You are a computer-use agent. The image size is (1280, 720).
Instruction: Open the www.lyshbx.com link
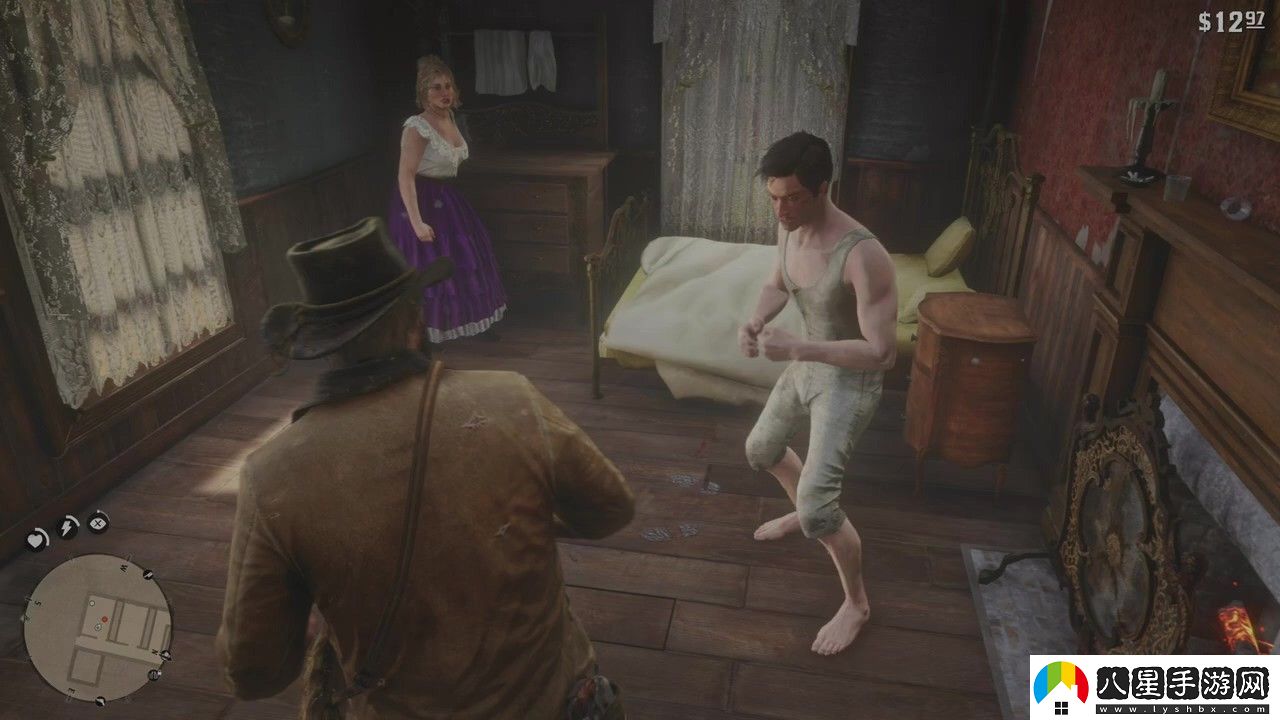[1180, 709]
